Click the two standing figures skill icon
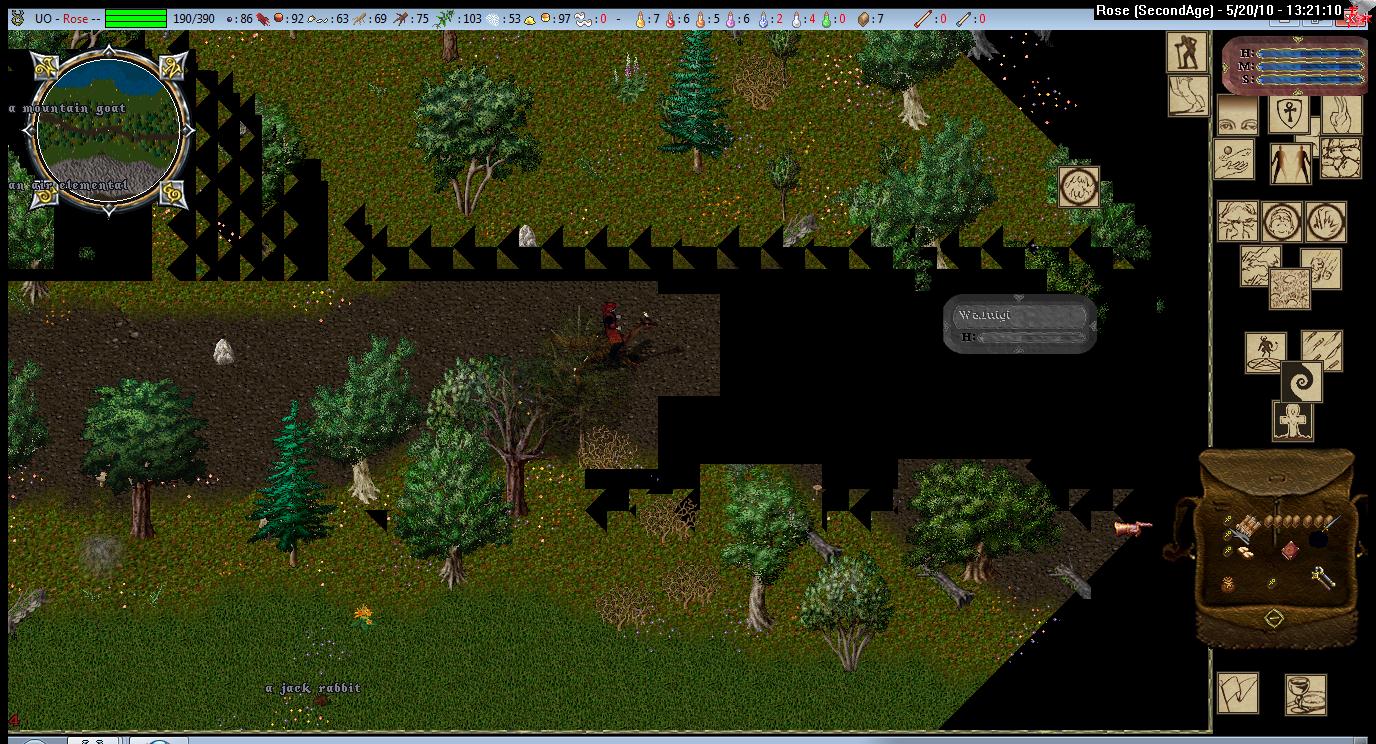 [x=1290, y=163]
